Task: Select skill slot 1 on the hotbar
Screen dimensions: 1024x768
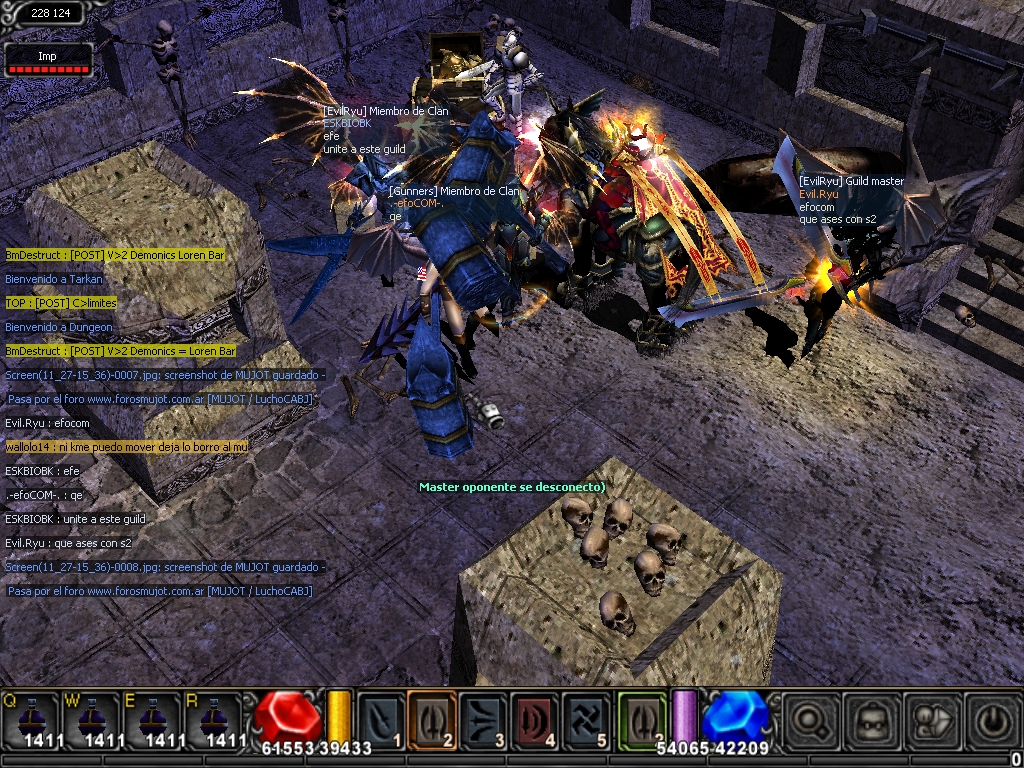Action: [381, 719]
